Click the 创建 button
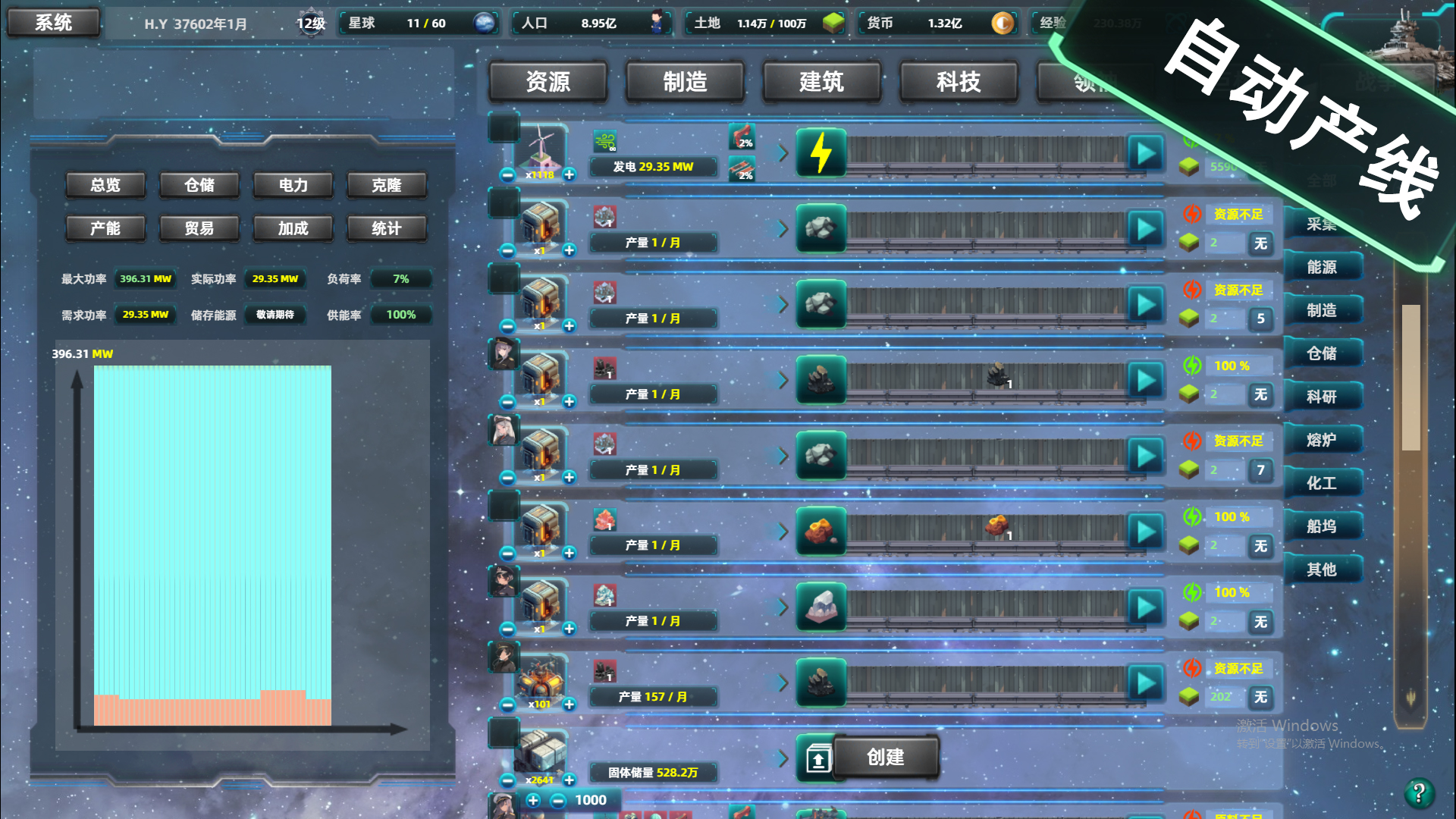Screen dimensions: 1456x819 click(888, 757)
